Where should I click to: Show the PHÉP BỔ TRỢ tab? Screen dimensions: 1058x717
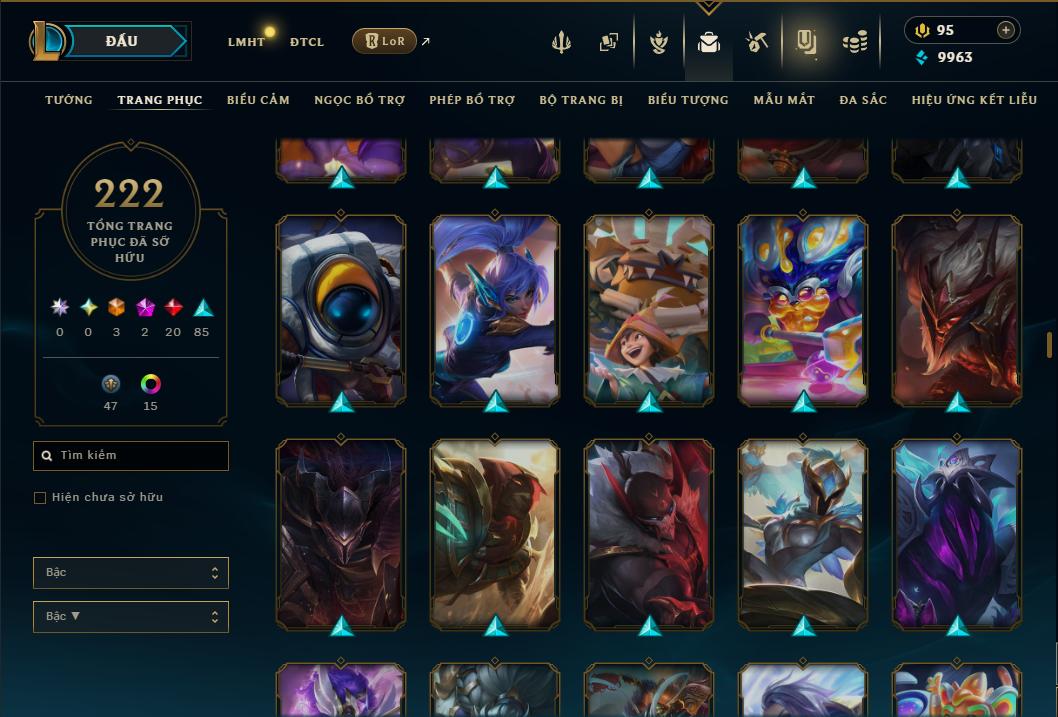pyautogui.click(x=472, y=100)
